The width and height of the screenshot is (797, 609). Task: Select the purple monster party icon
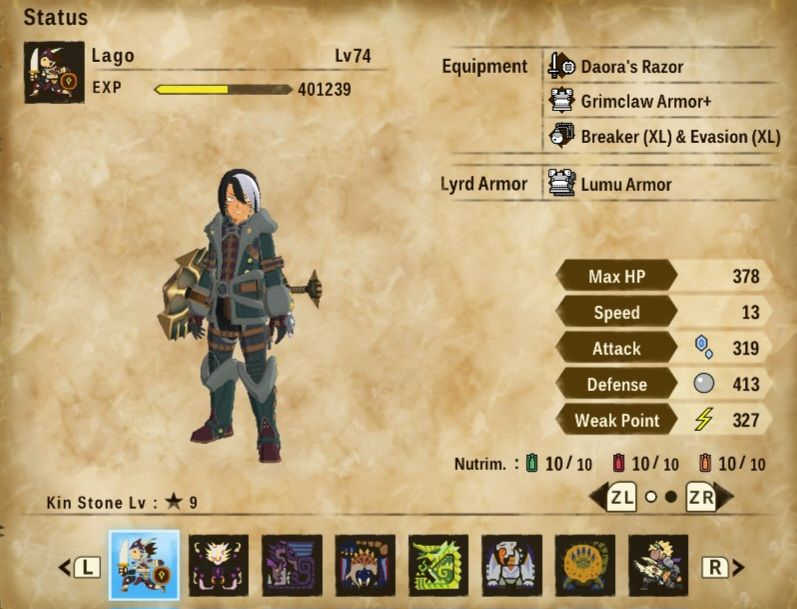(x=292, y=565)
